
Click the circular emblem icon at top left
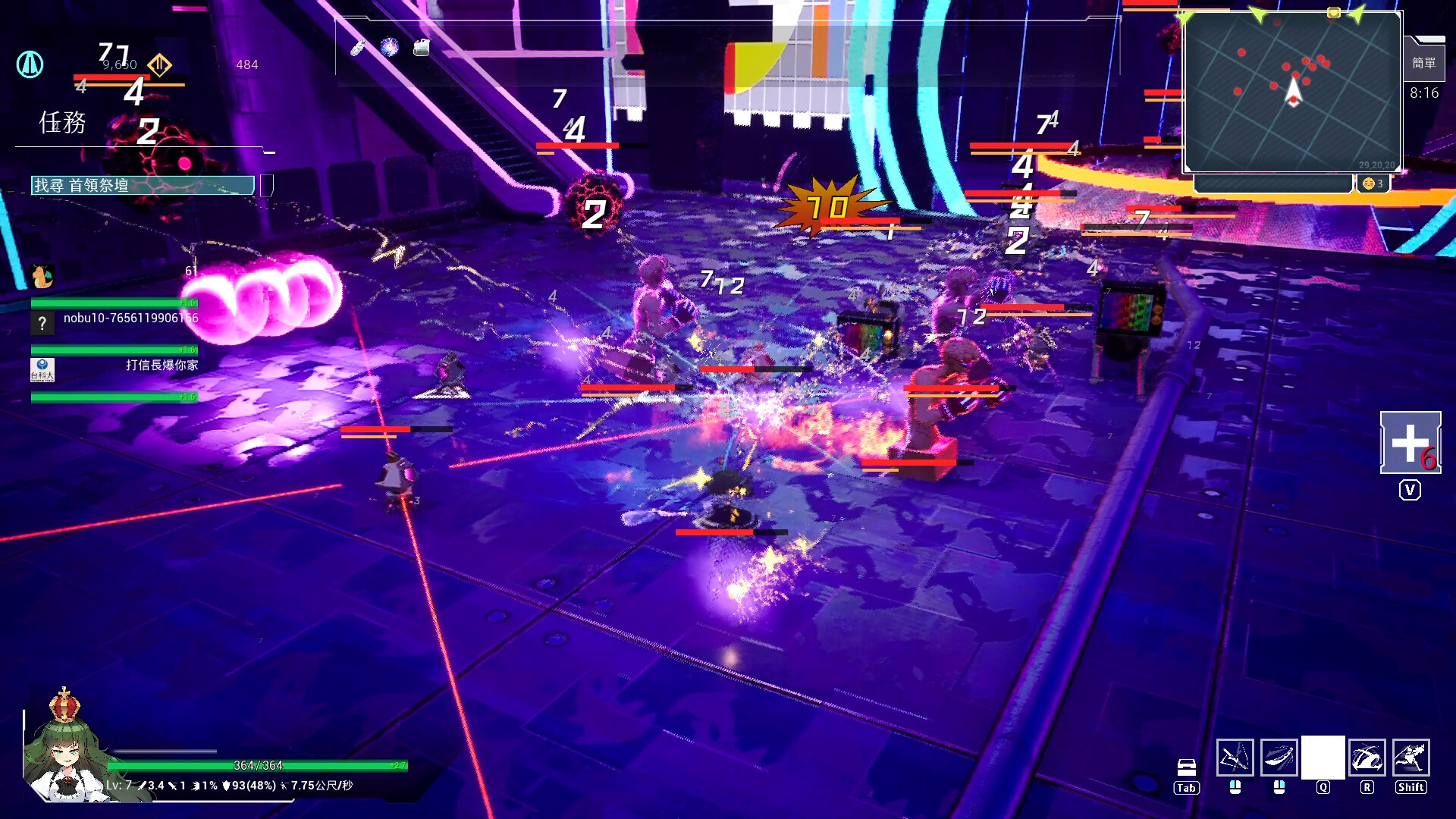pos(30,65)
